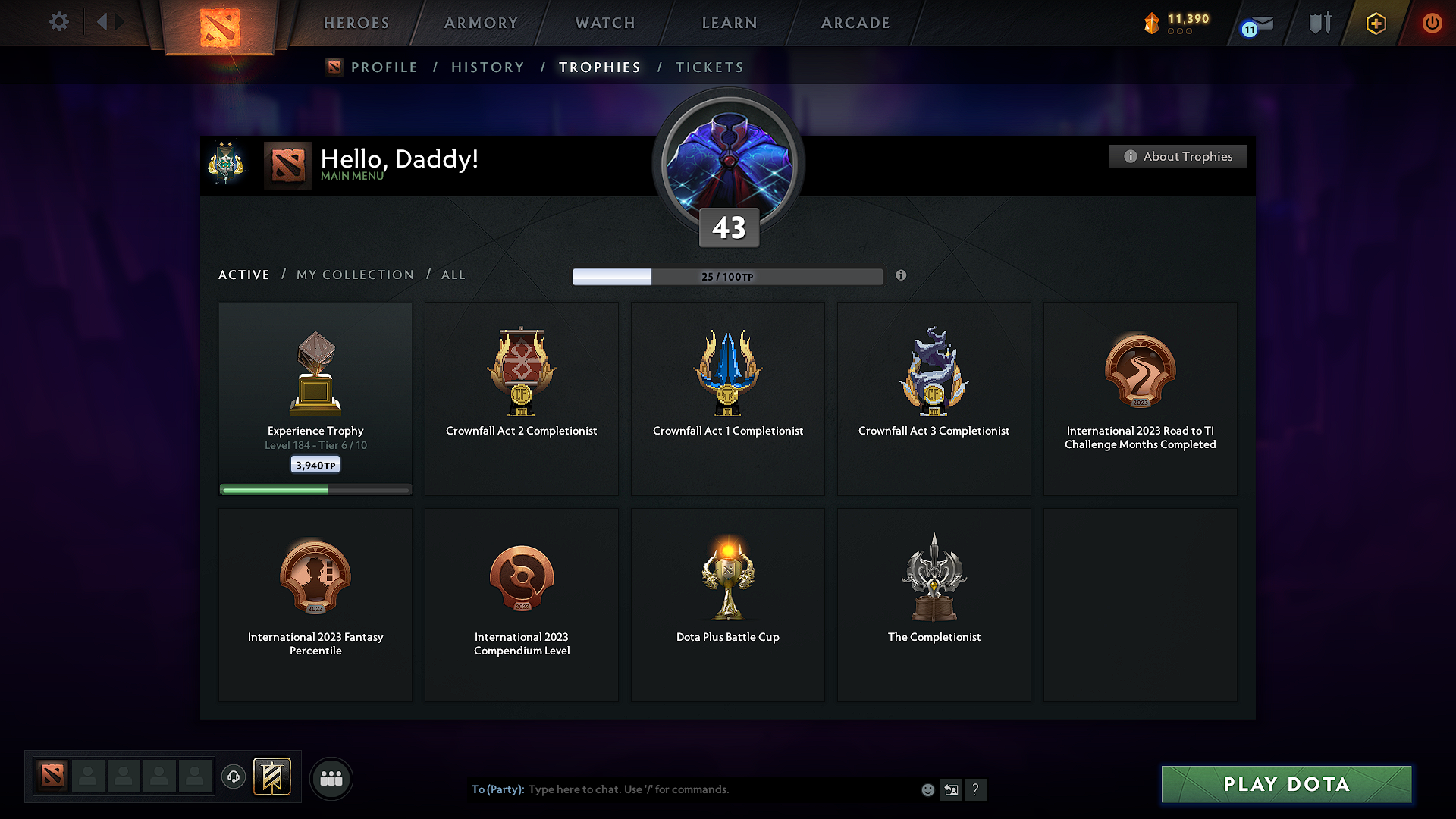
Task: Open the settings gear icon
Action: coord(58,22)
